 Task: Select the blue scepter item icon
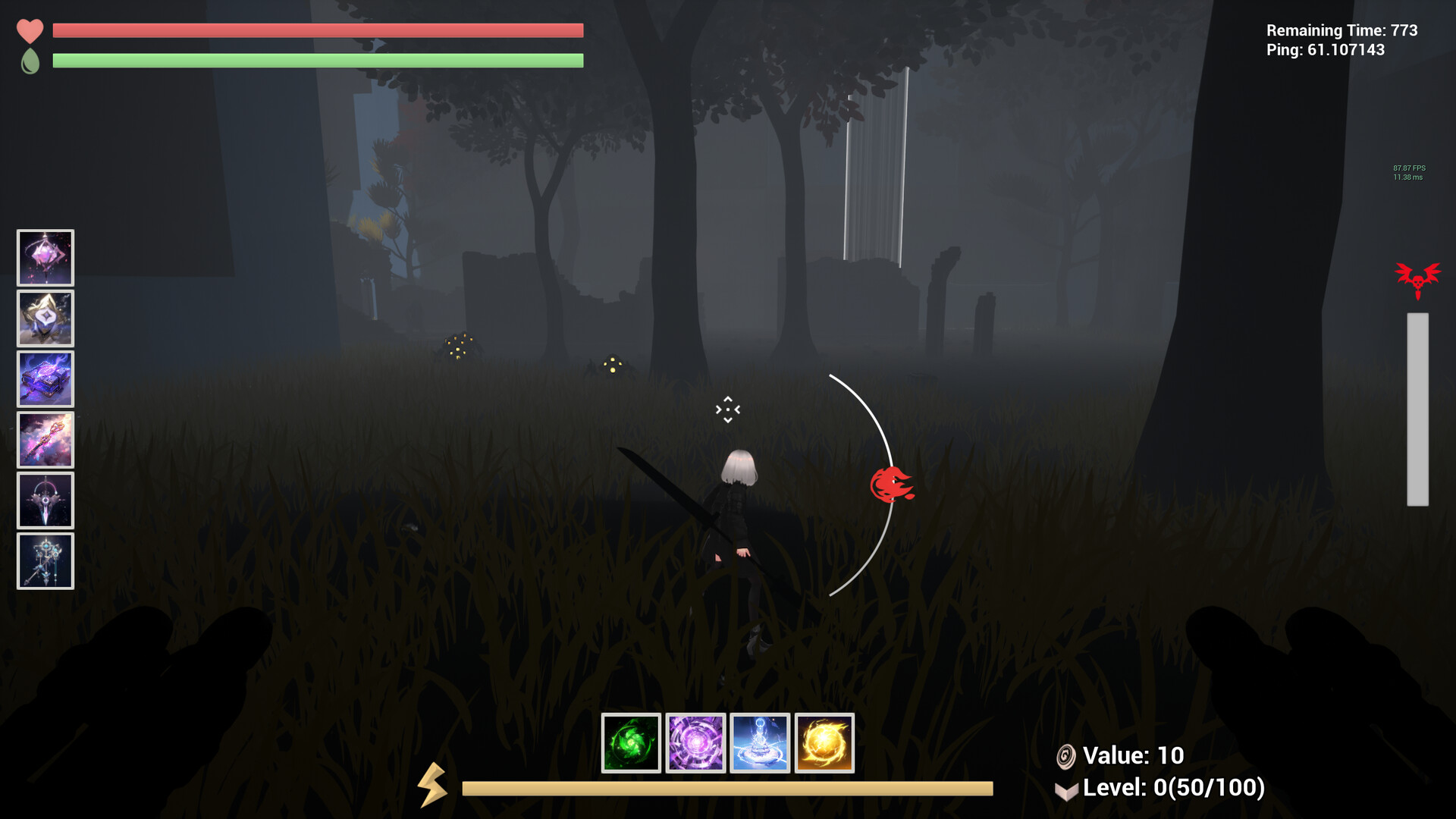(x=45, y=562)
